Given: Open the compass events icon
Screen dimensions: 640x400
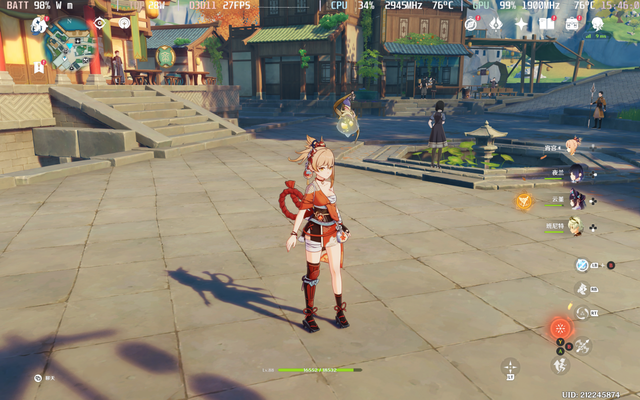Looking at the screenshot, I should coord(471,23).
